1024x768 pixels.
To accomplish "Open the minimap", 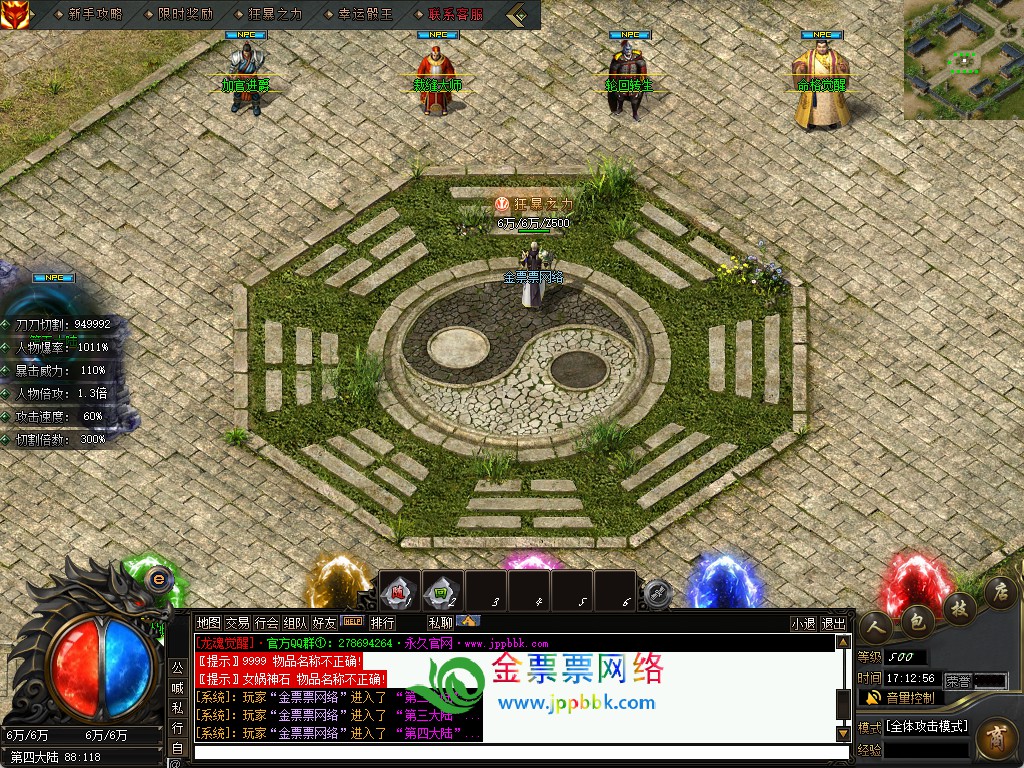I will pos(963,60).
